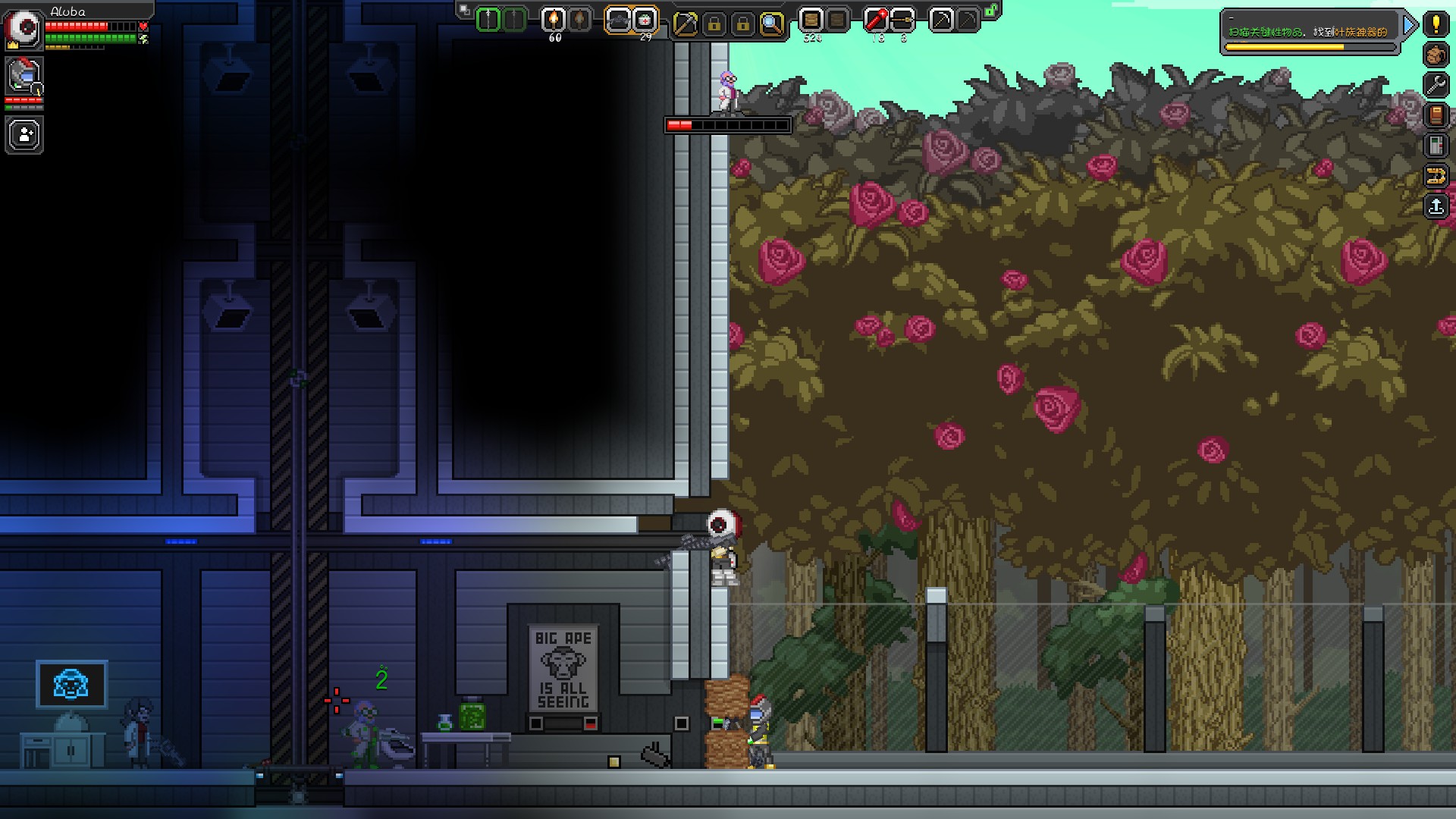Viewport: 1456px width, 819px height.
Task: Select the Matter Manipulator pickaxe tool
Action: pos(687,22)
